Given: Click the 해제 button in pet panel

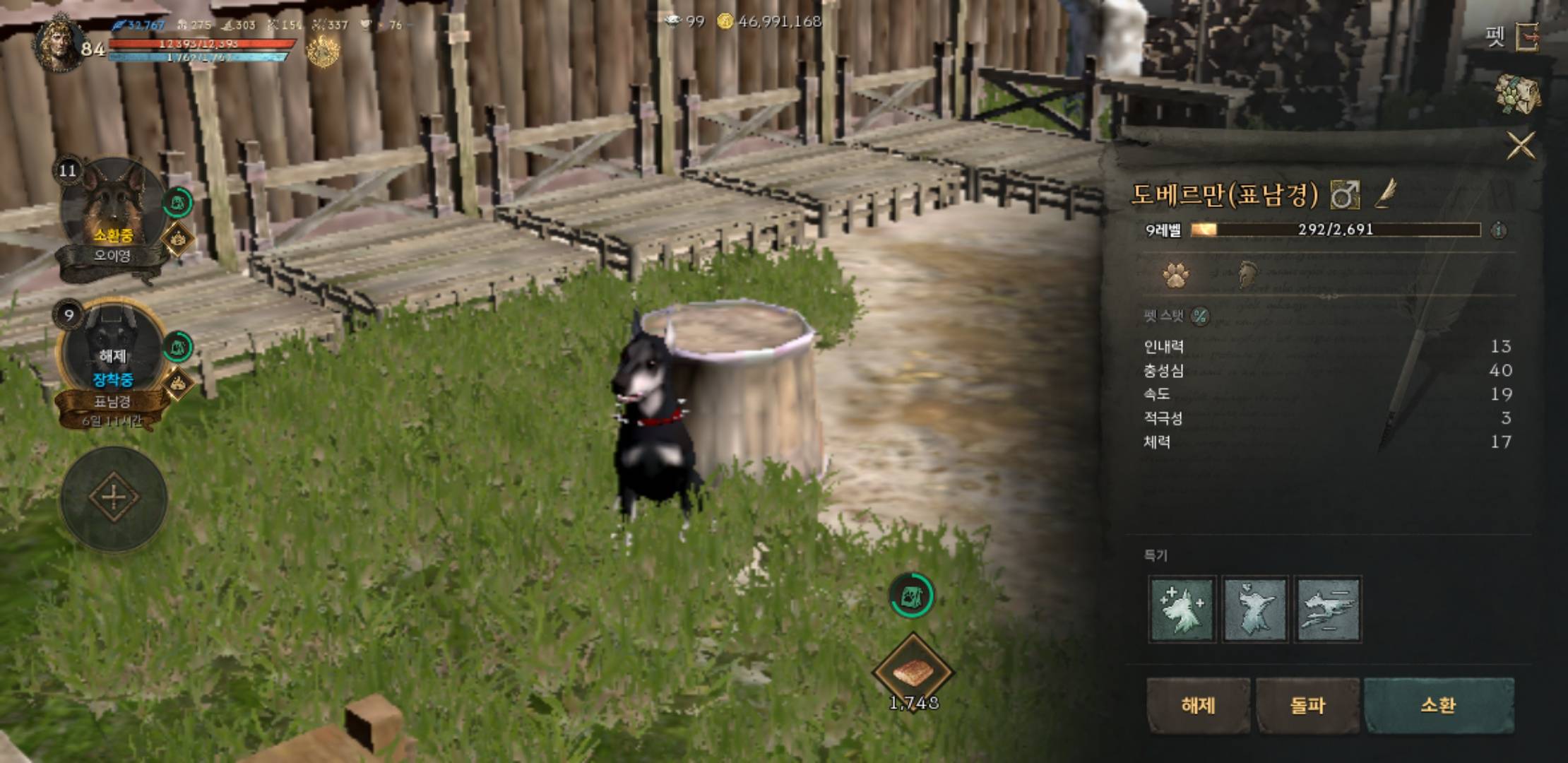Looking at the screenshot, I should (1198, 705).
